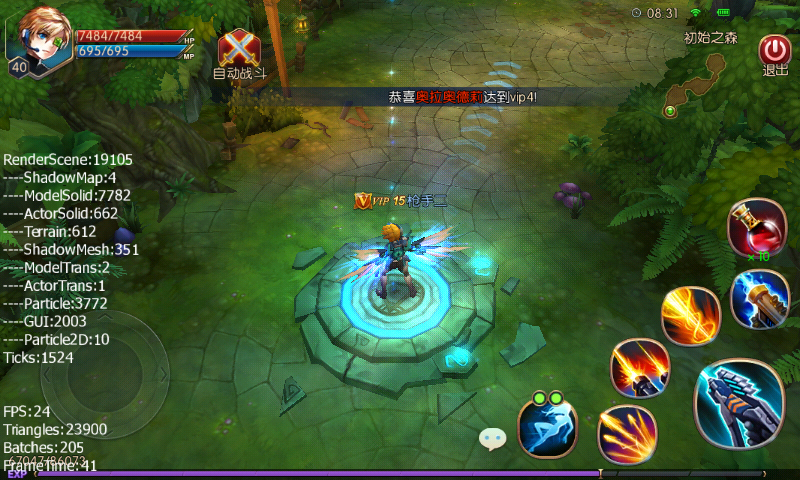Use the blue dash dodge skill
The width and height of the screenshot is (800, 480).
[x=547, y=427]
